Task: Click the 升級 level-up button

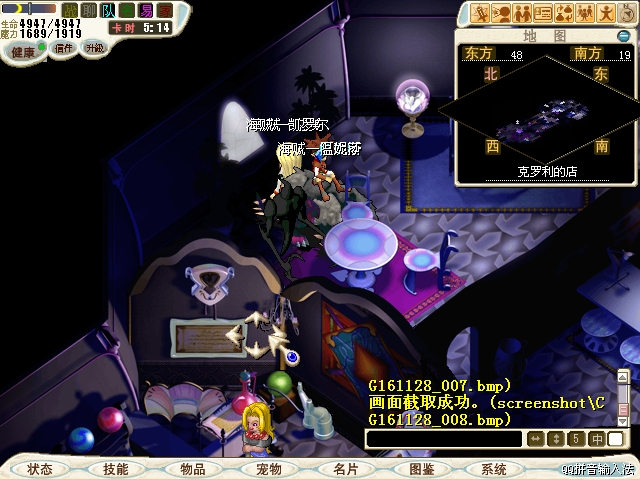Action: [x=94, y=47]
